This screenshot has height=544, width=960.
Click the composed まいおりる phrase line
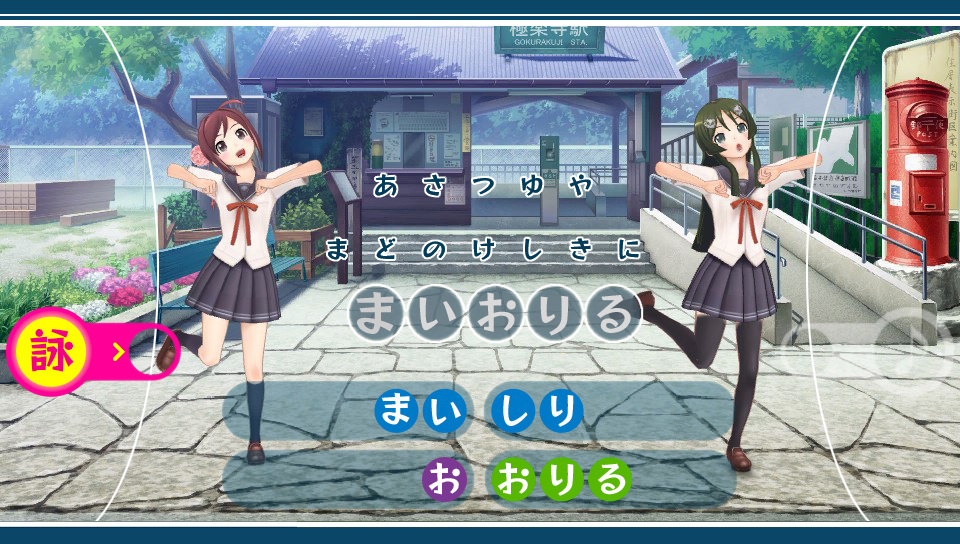pos(495,315)
